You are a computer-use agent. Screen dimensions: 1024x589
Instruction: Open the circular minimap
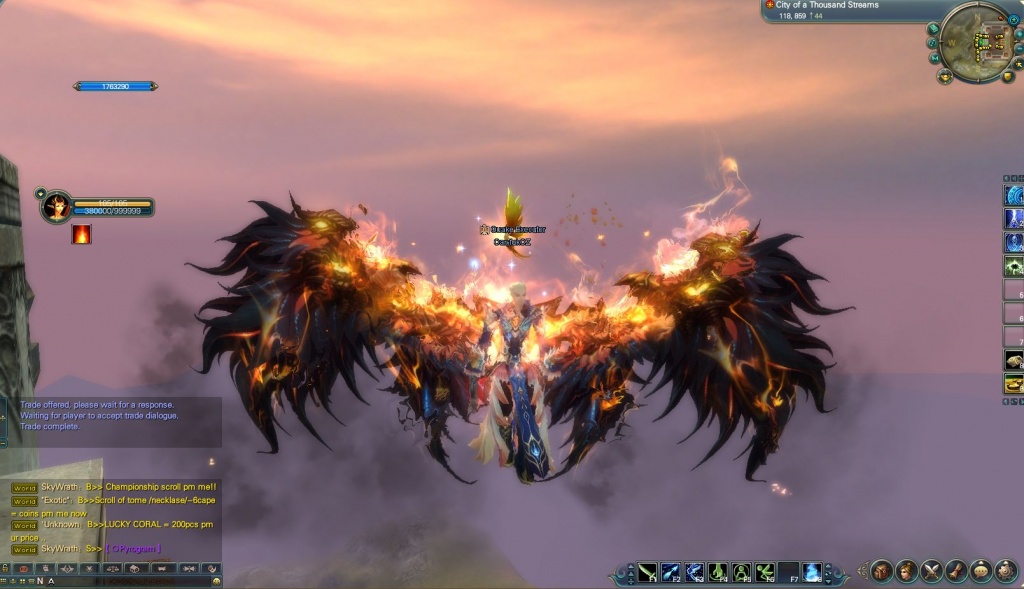[976, 43]
